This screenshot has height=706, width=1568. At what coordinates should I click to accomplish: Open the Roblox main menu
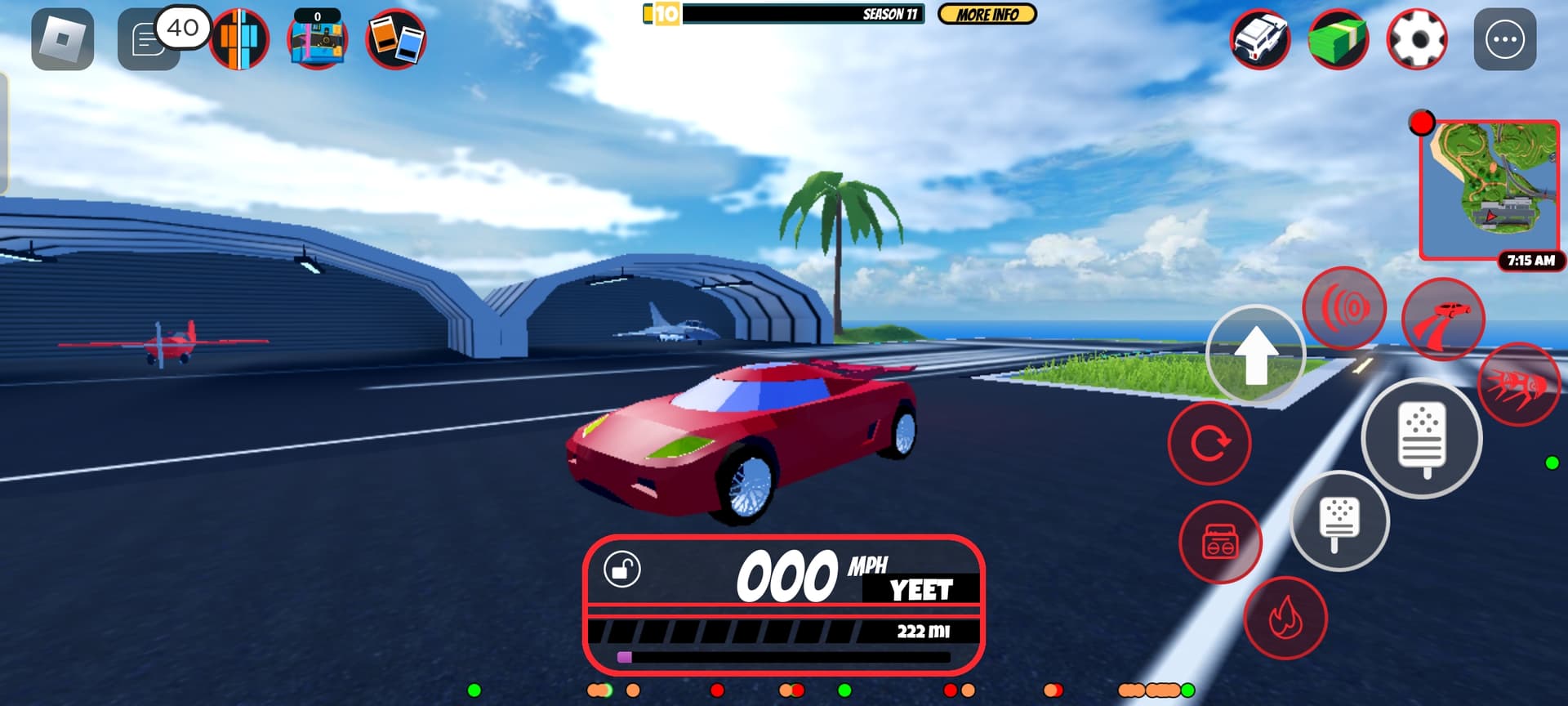tap(63, 39)
